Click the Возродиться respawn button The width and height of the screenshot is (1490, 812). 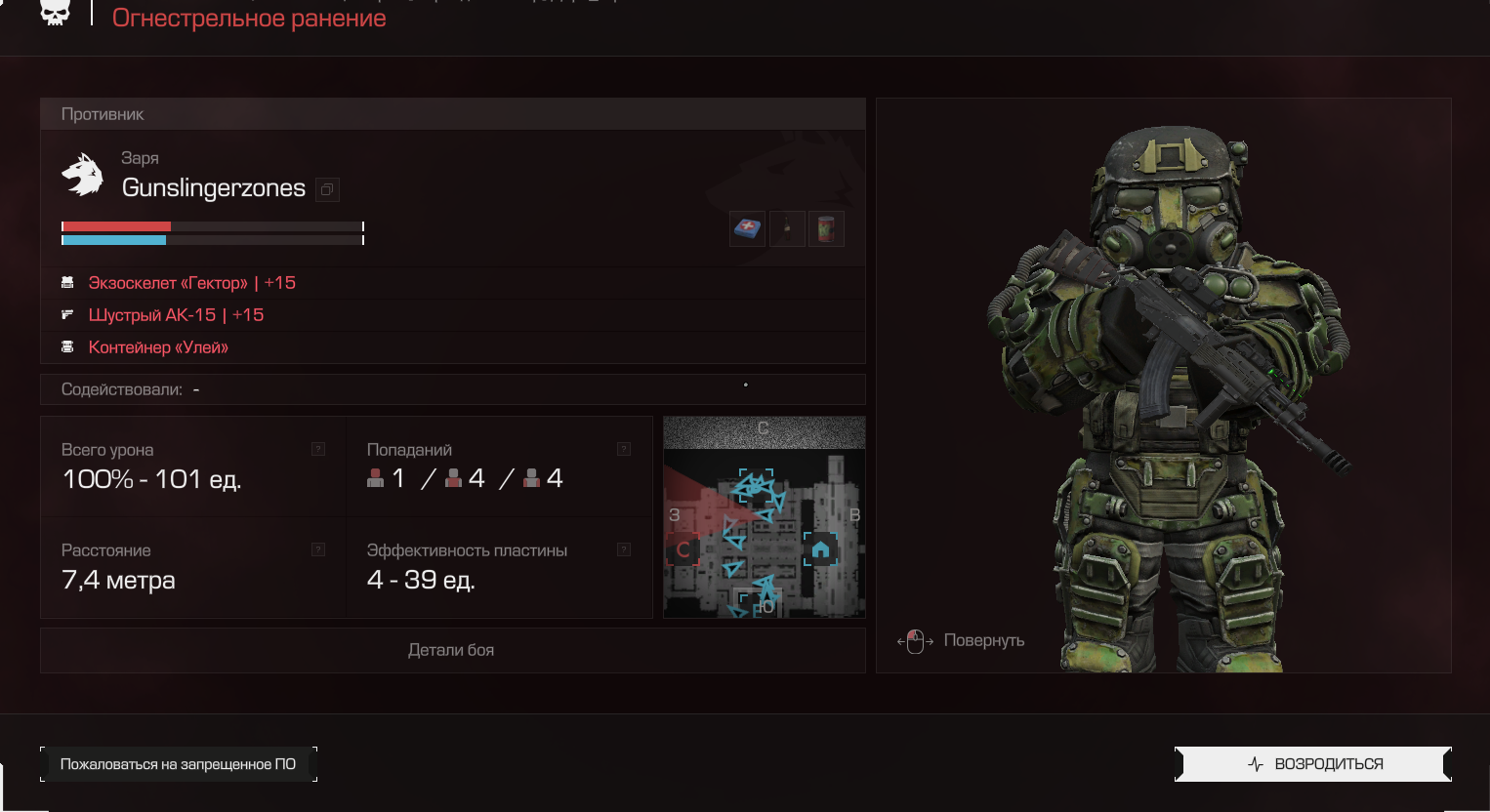pos(1312,764)
